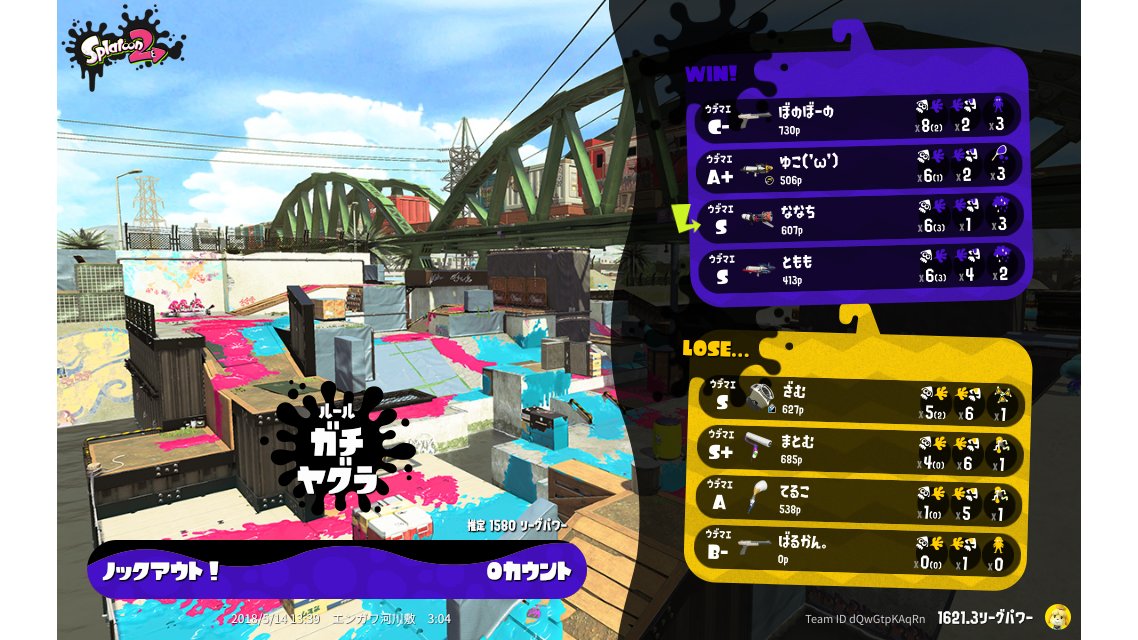Show details for player ばるがん。
The image size is (1138, 640).
coord(858,551)
